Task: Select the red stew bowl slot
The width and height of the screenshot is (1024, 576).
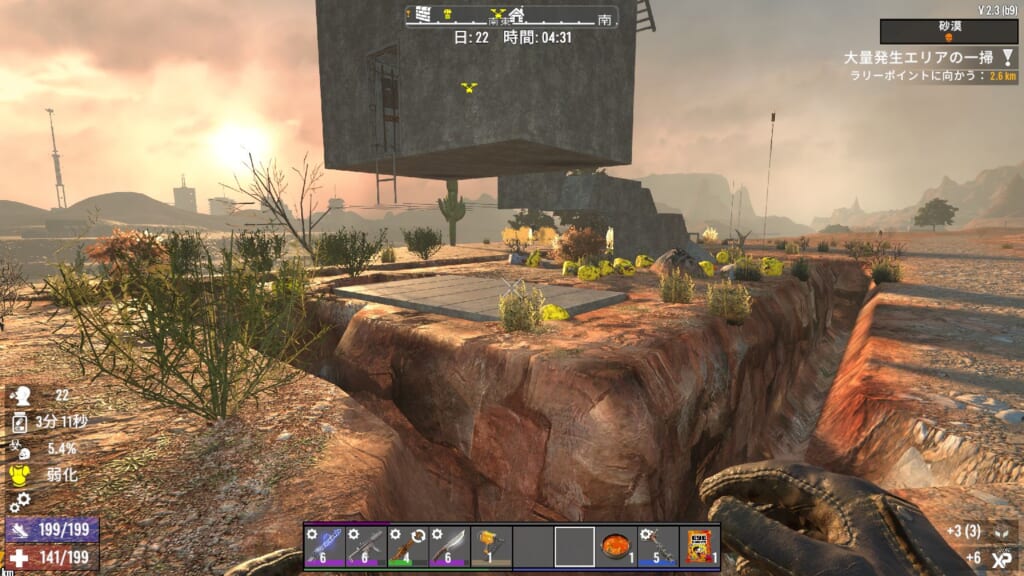Action: [x=615, y=547]
